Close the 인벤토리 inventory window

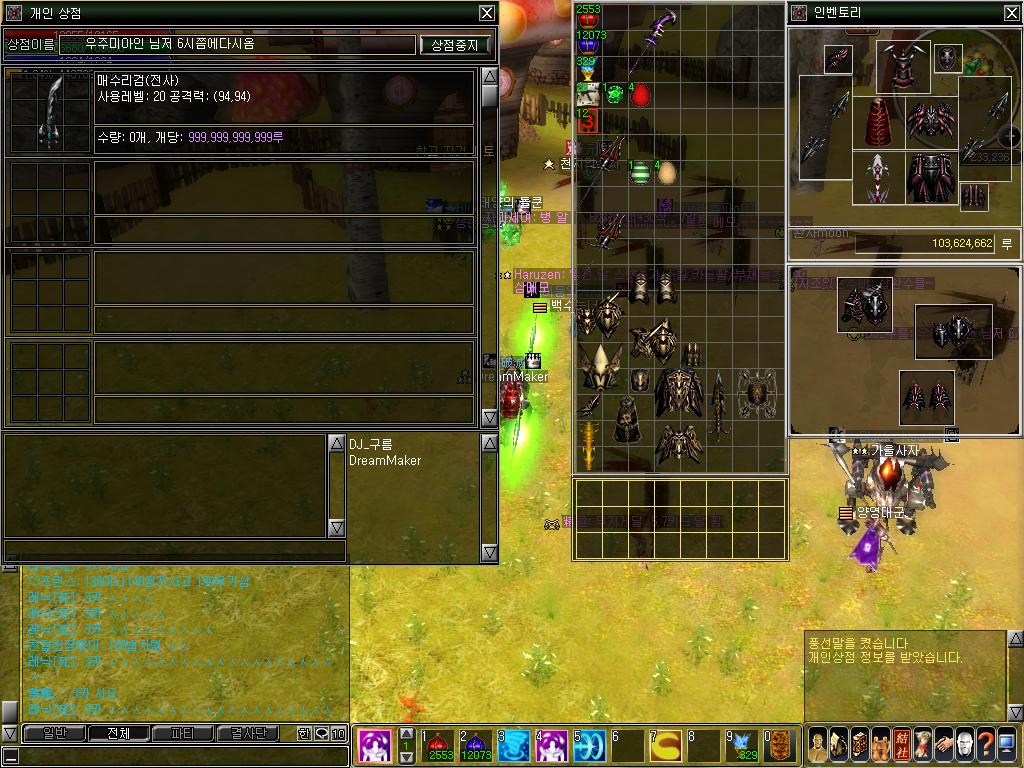coord(1012,13)
